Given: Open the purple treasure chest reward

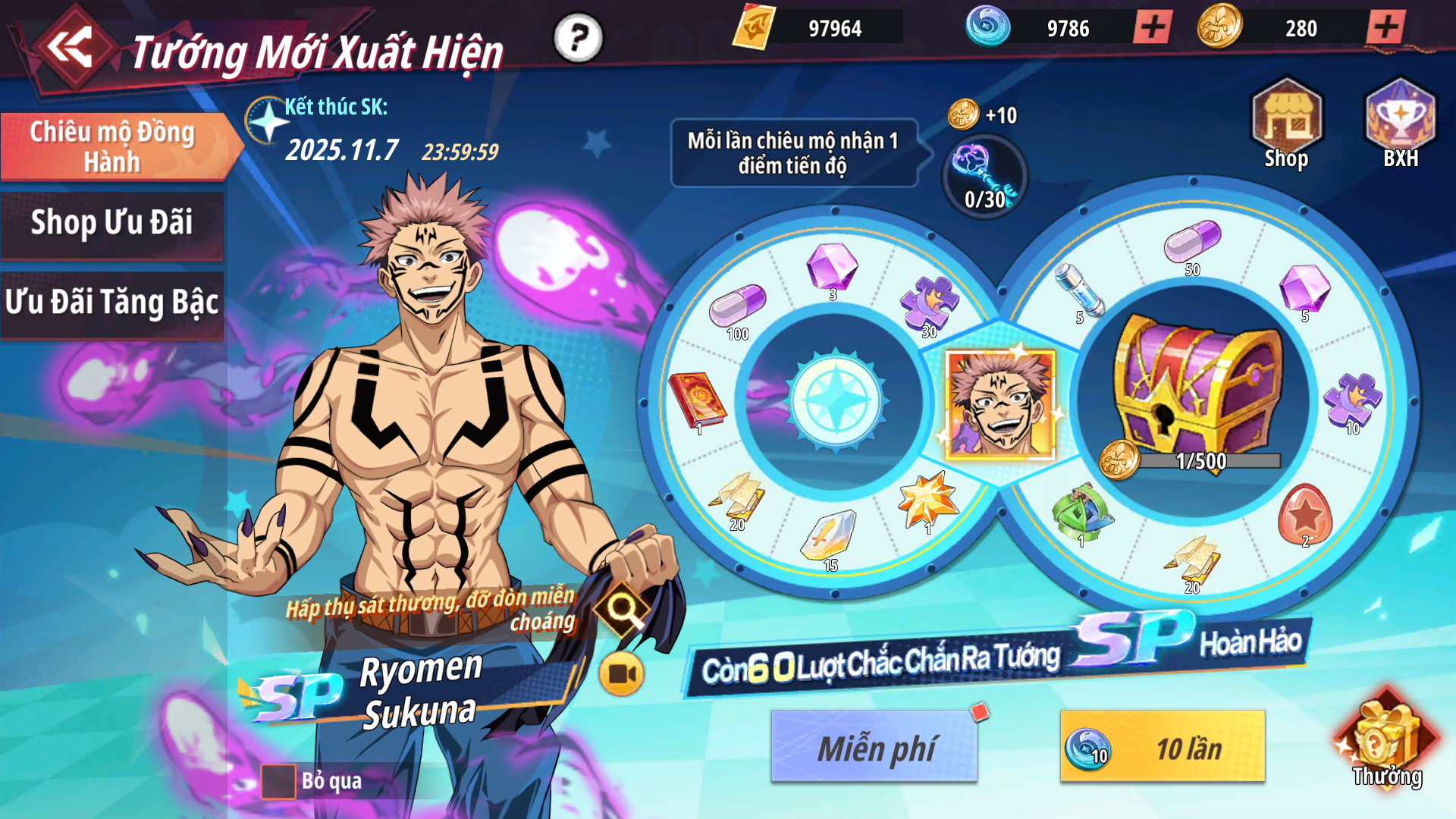Looking at the screenshot, I should click(x=1197, y=388).
